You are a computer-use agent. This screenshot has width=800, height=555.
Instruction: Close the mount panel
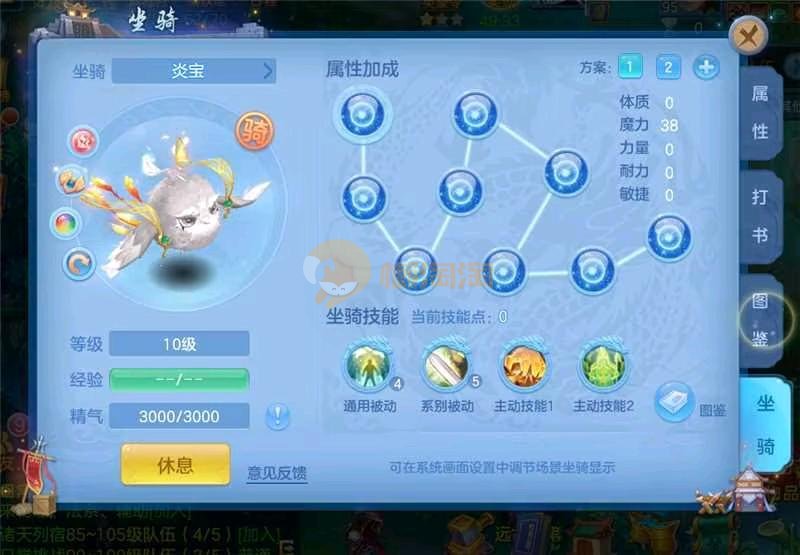[748, 38]
